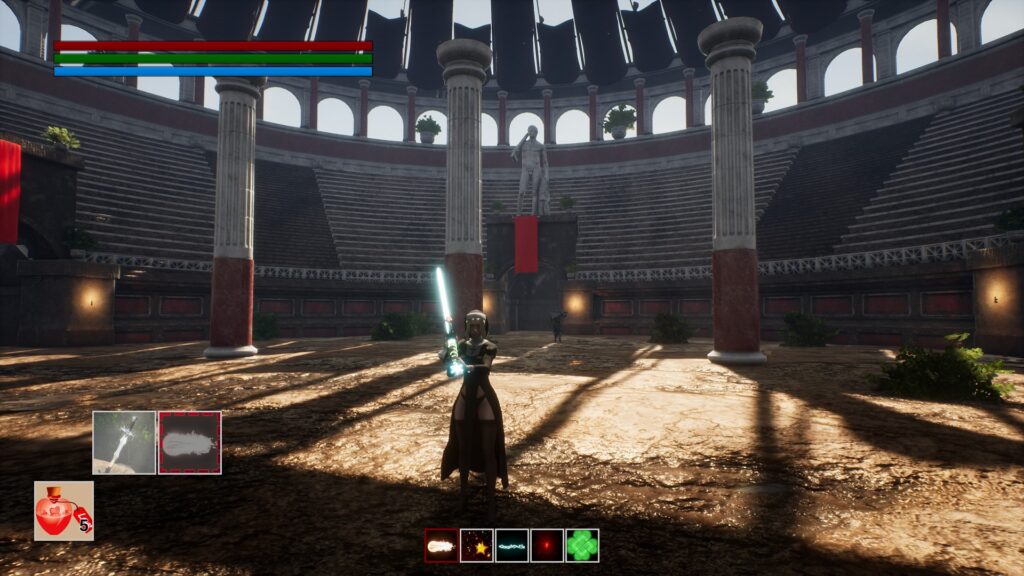Choose the grey fireball slot with dashed red border

pos(190,442)
